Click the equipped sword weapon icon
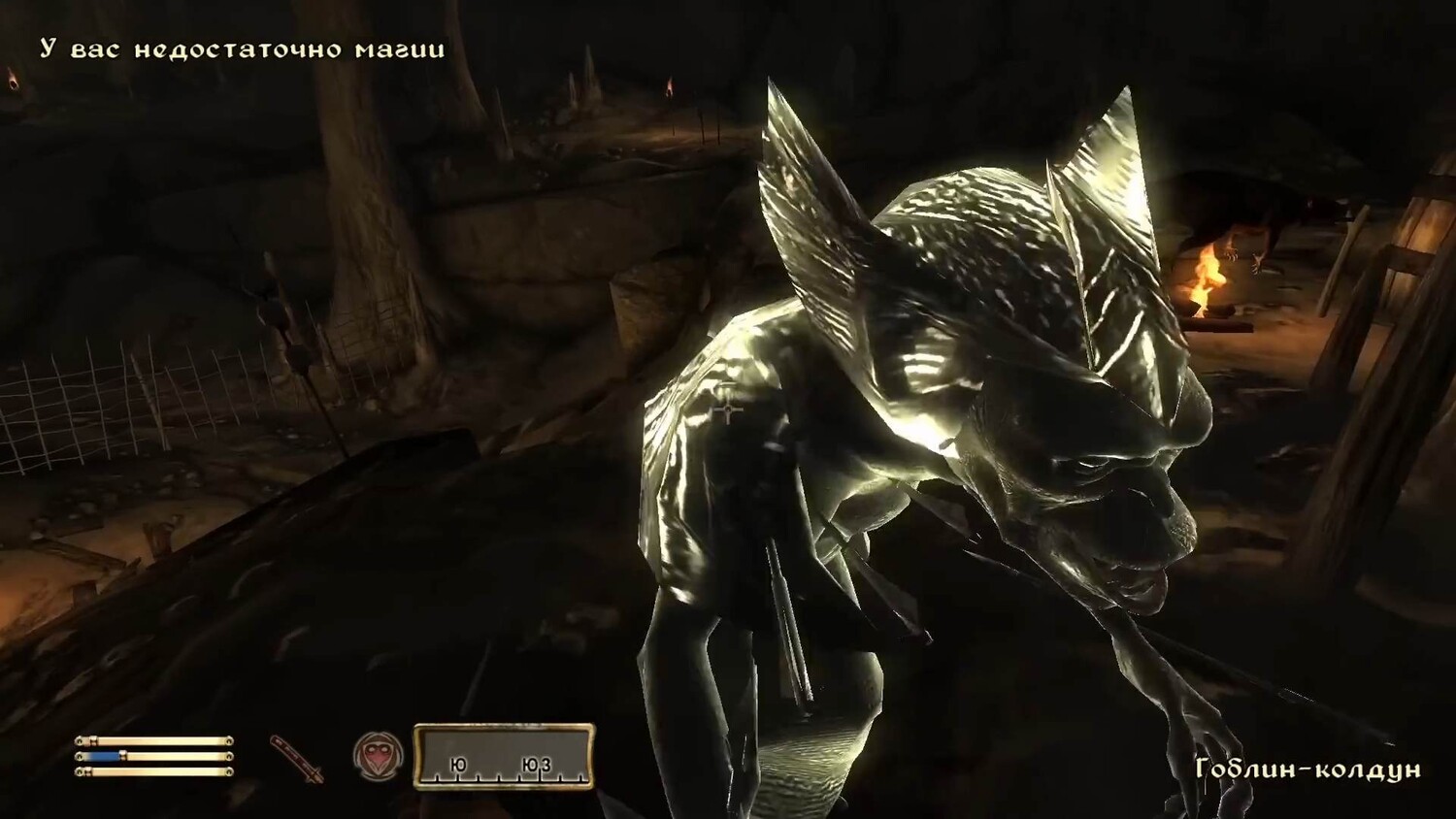1456x819 pixels. coord(296,758)
